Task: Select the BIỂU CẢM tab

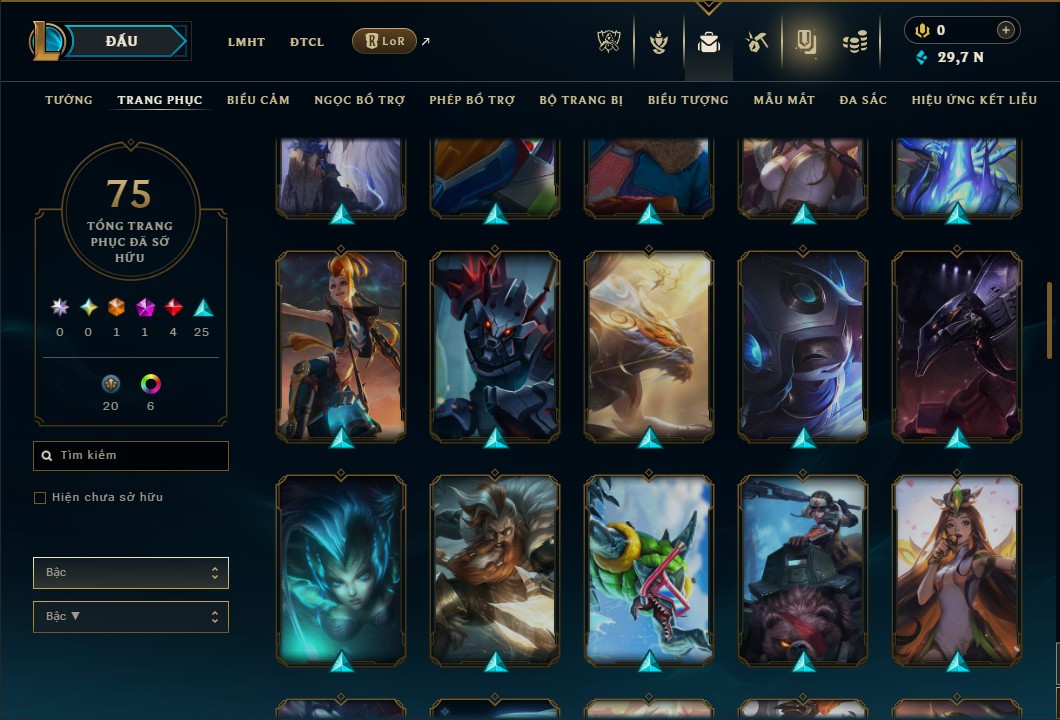Action: coord(258,100)
